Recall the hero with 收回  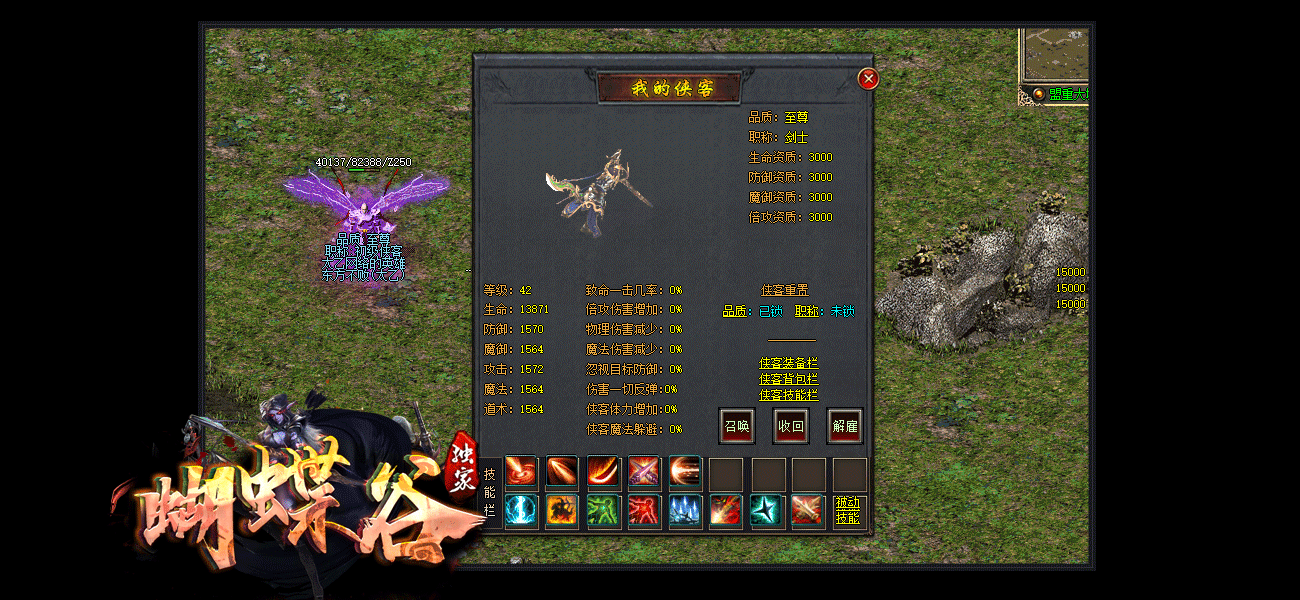(x=791, y=426)
